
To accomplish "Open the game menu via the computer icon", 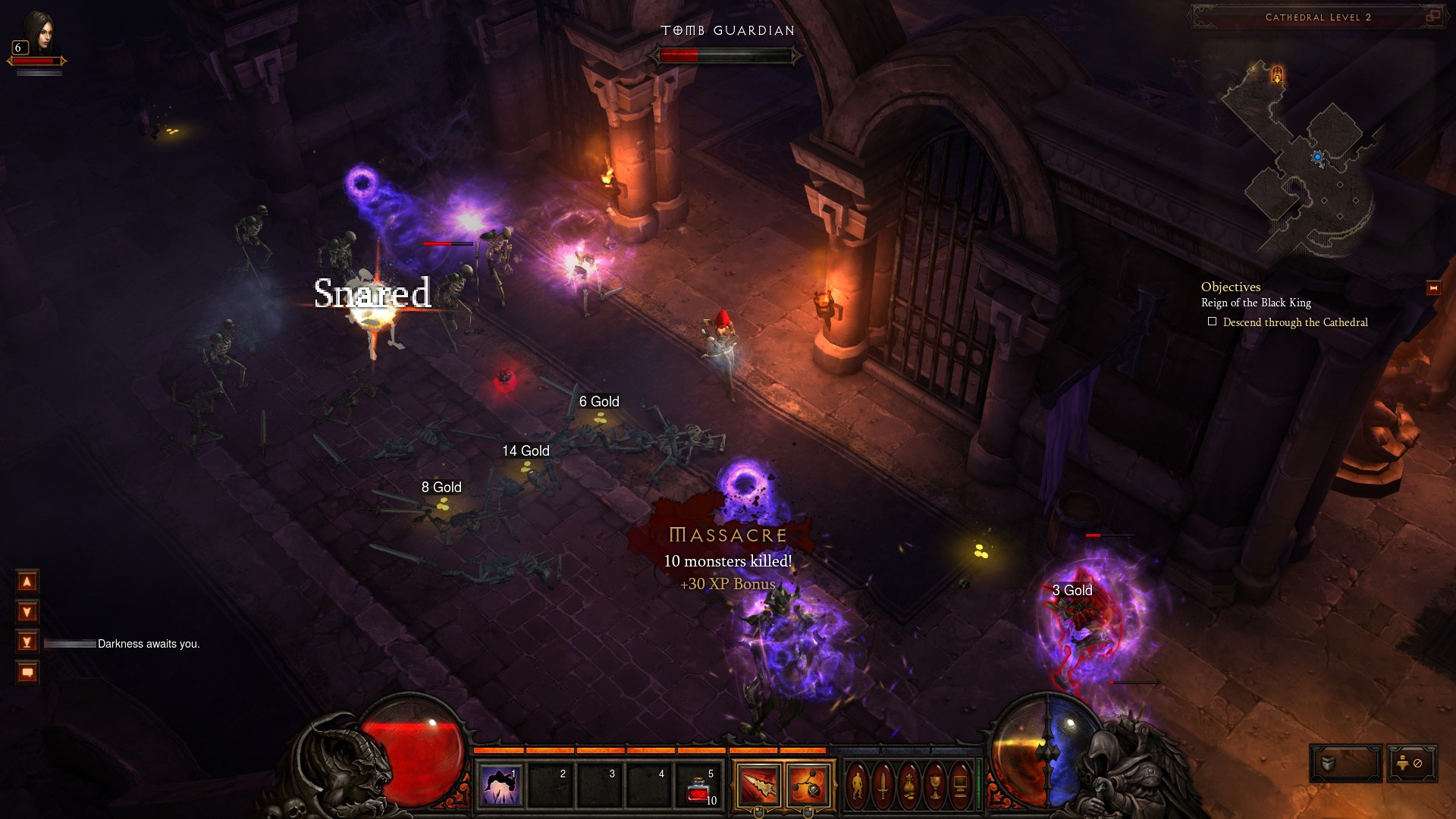I will click(x=960, y=786).
